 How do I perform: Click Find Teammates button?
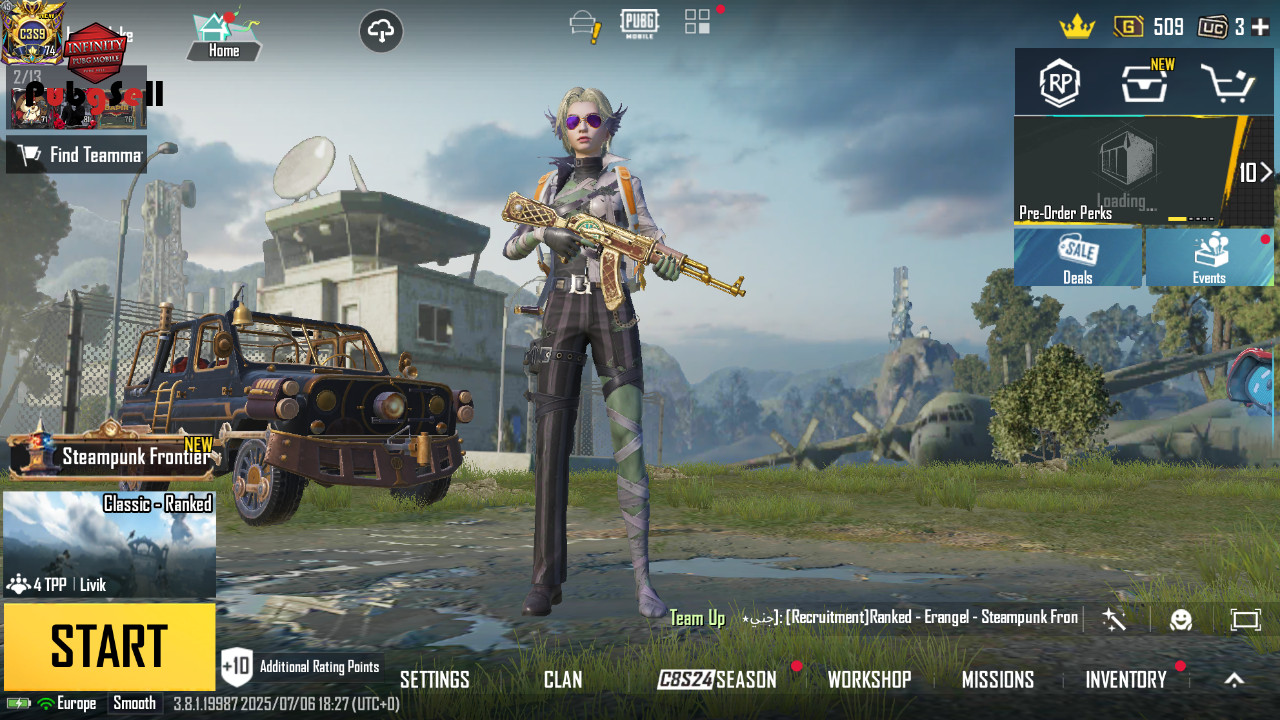pyautogui.click(x=77, y=155)
